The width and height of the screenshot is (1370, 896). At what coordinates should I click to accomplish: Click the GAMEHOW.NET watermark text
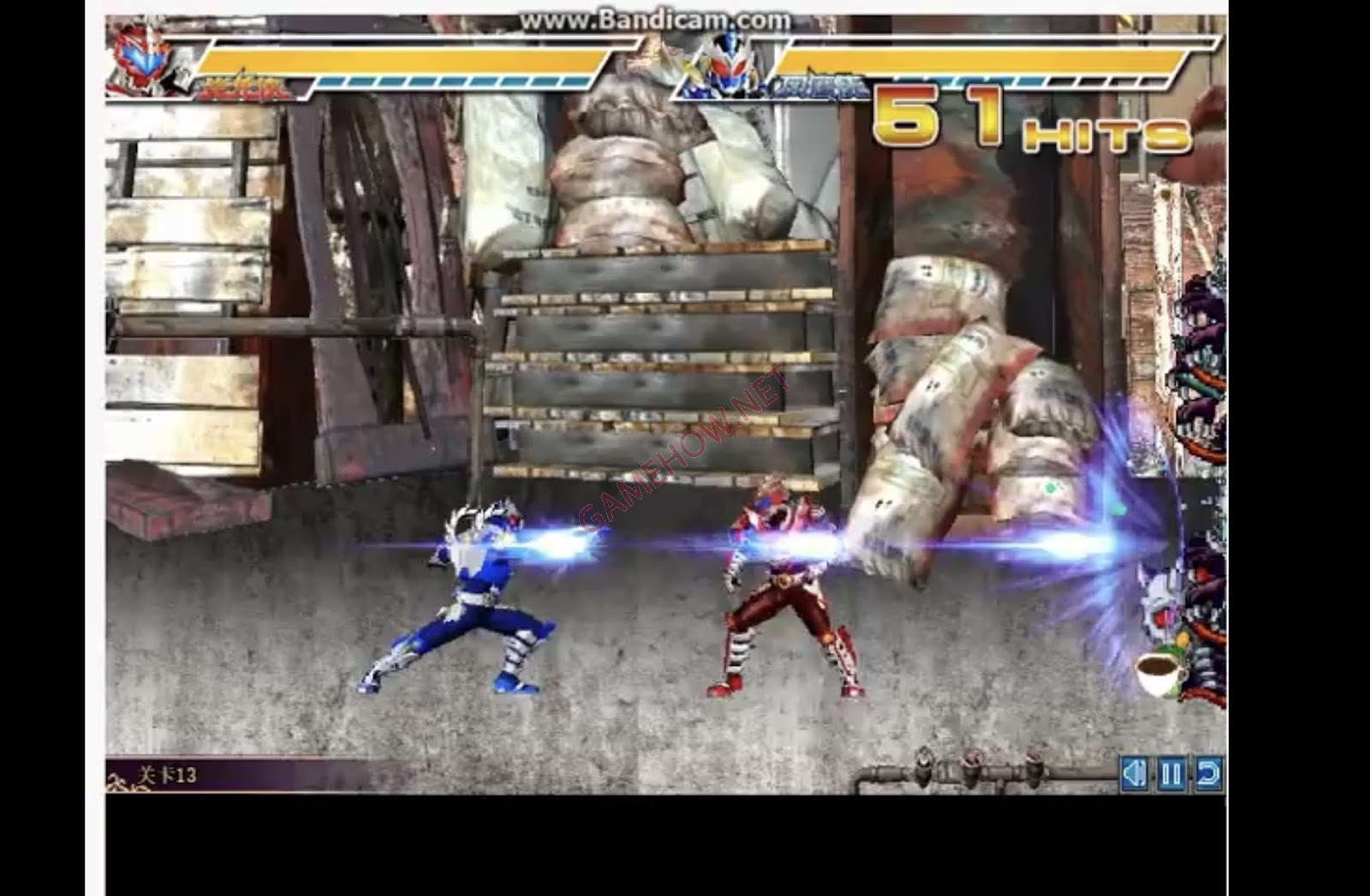pos(685,449)
